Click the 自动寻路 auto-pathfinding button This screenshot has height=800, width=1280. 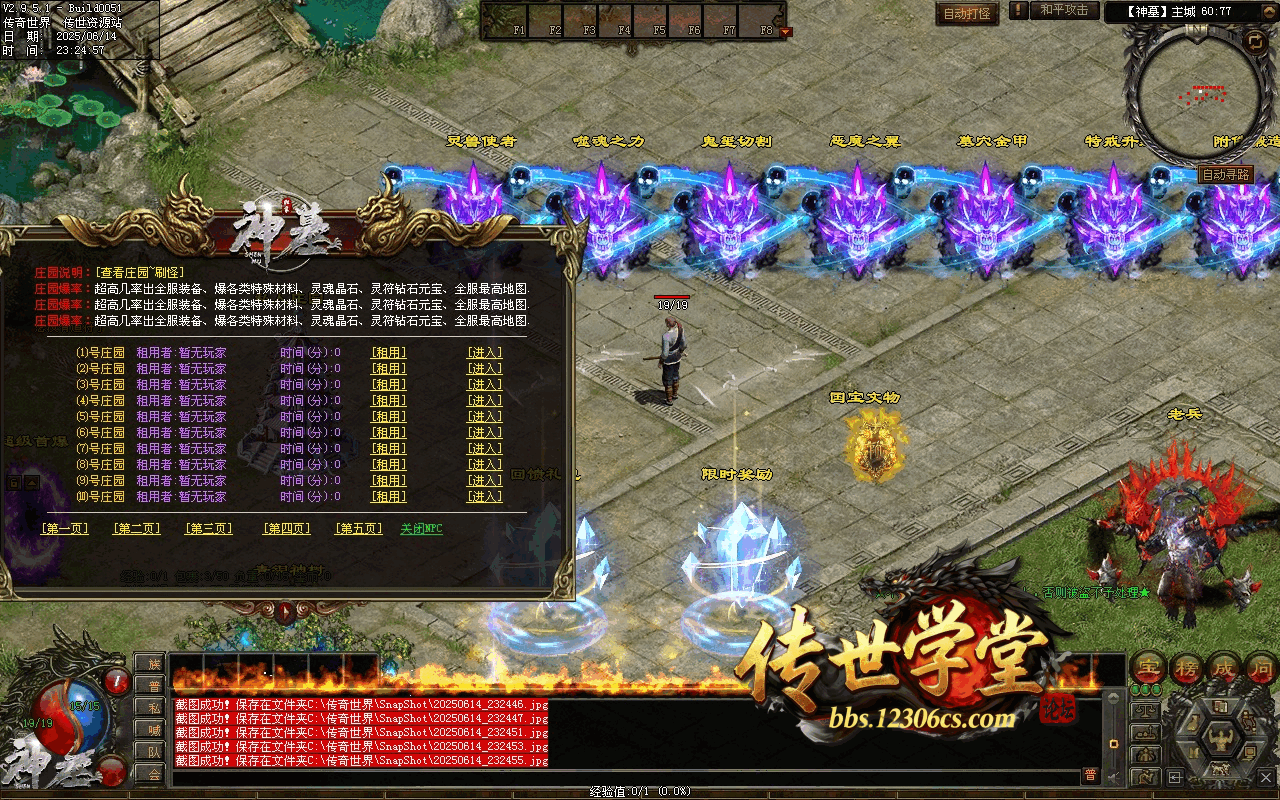click(1226, 175)
